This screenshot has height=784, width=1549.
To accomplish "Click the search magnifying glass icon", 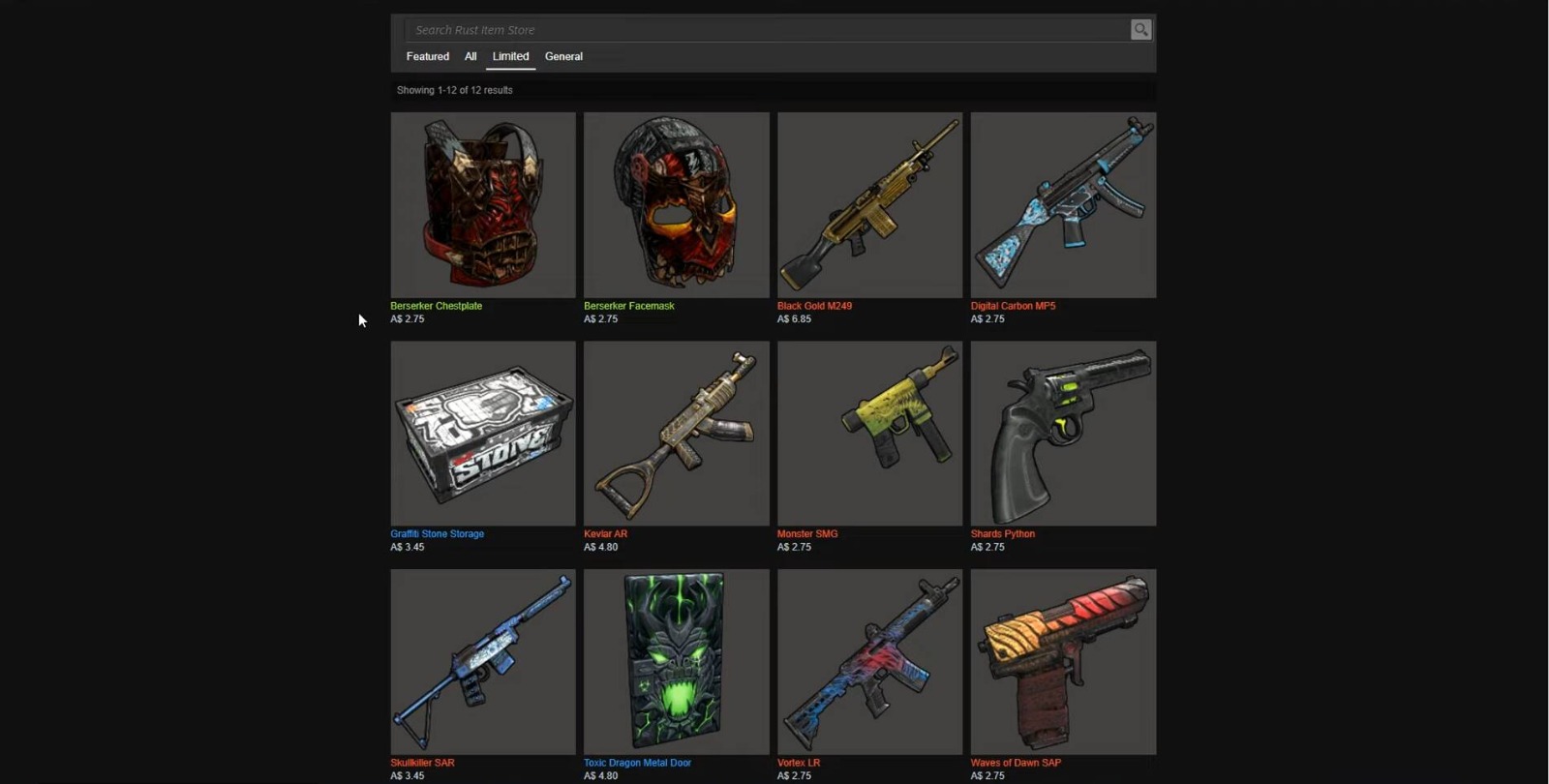I will 1140,29.
